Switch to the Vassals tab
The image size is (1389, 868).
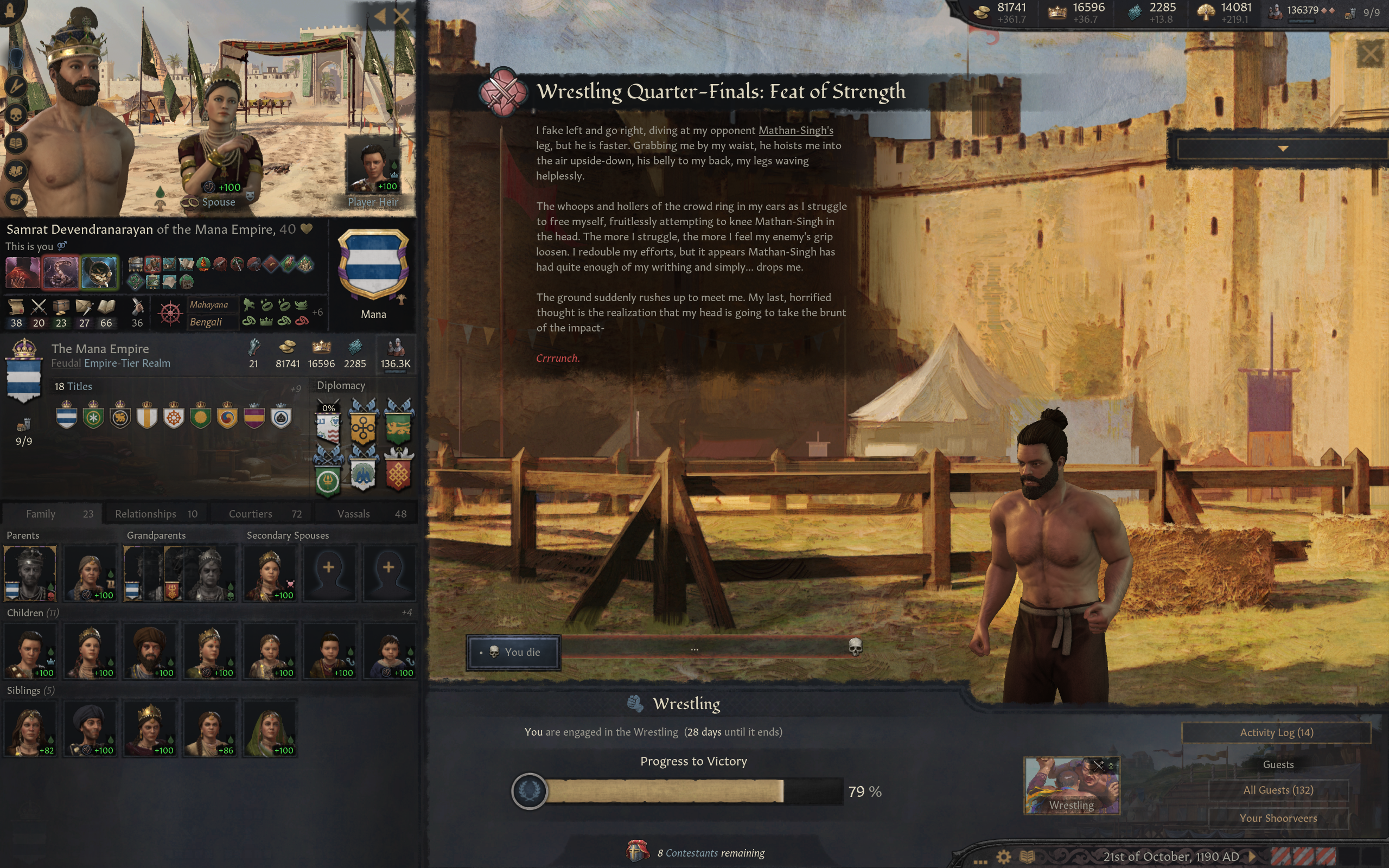(x=371, y=514)
